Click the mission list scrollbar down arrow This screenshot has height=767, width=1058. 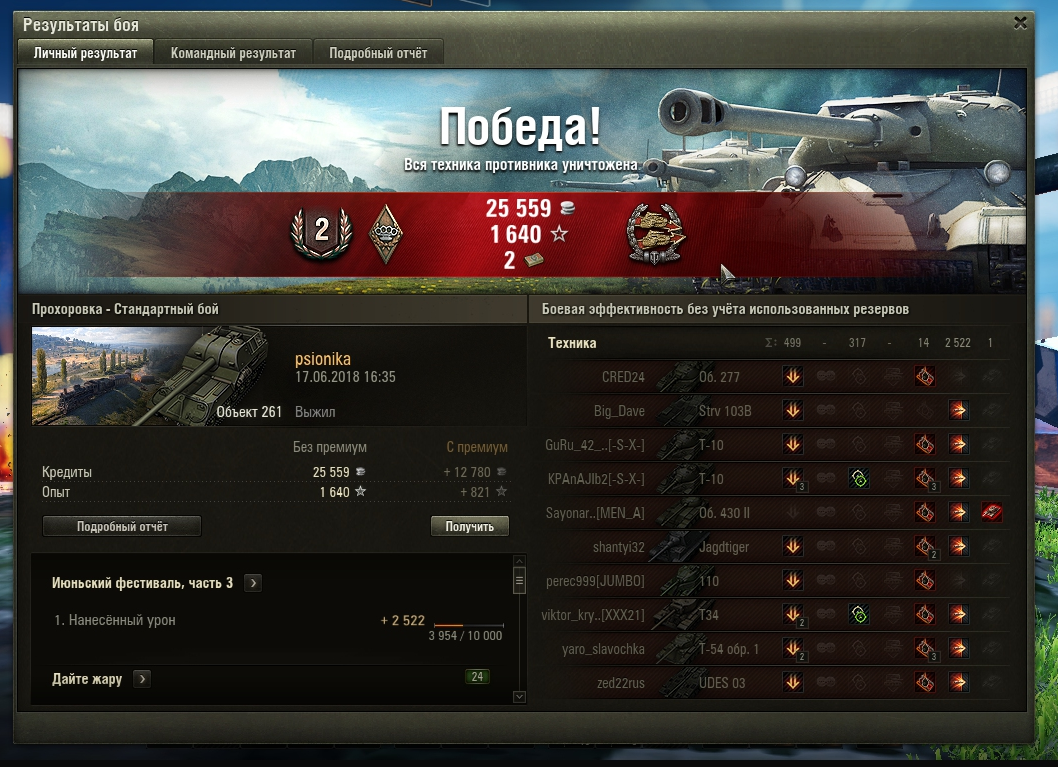(519, 696)
